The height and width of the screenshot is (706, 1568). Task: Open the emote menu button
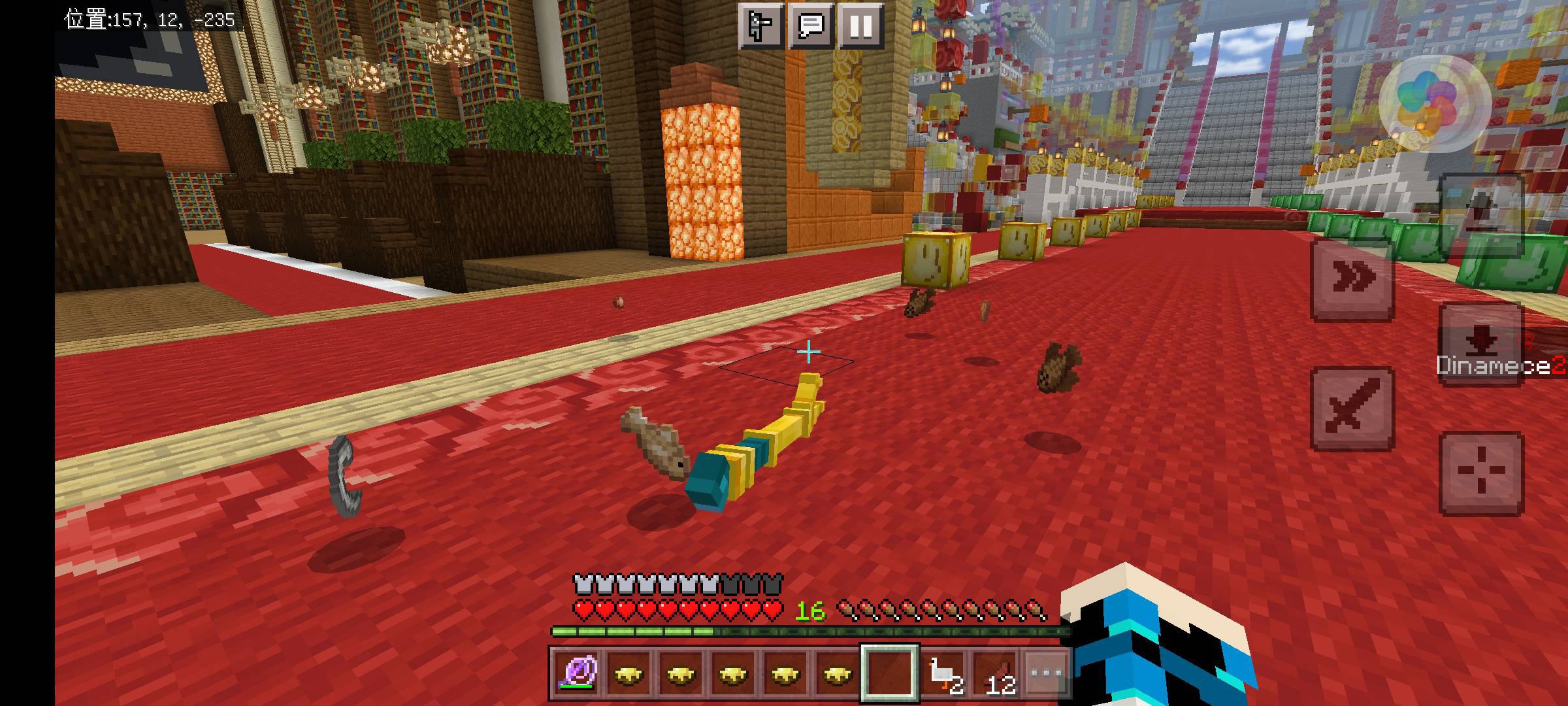click(x=761, y=26)
